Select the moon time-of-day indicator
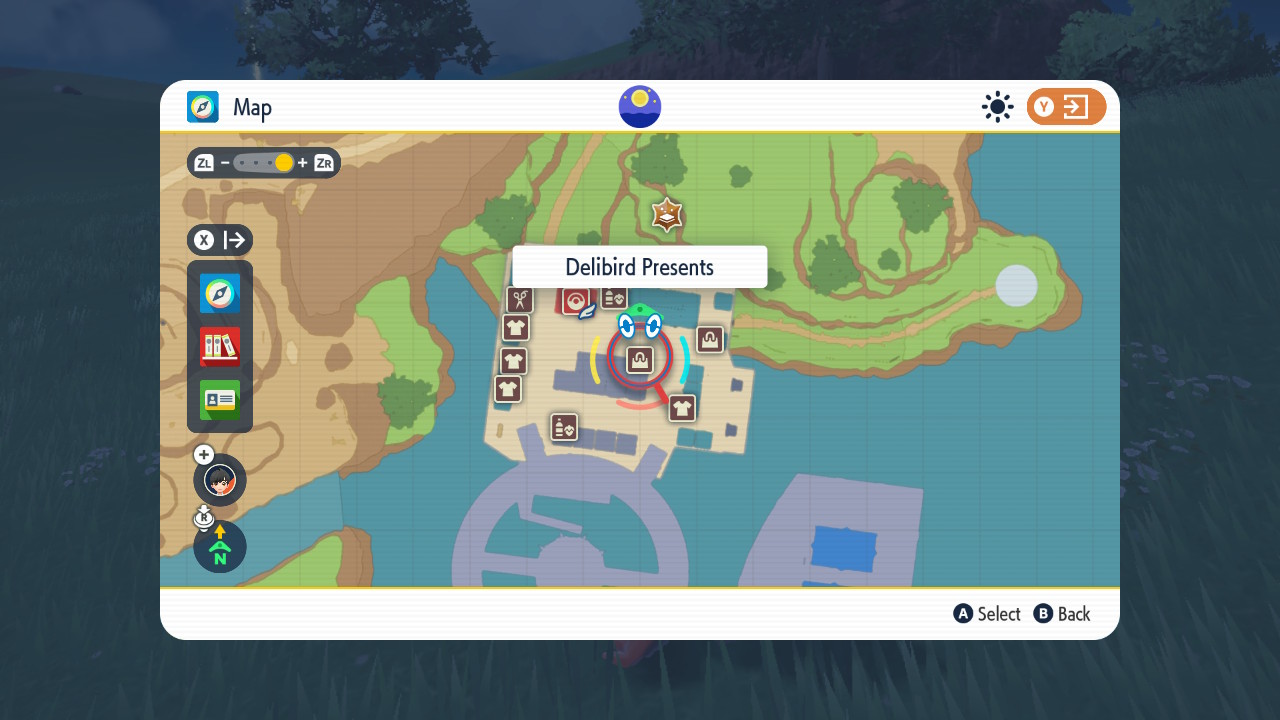The image size is (1280, 720). tap(639, 106)
